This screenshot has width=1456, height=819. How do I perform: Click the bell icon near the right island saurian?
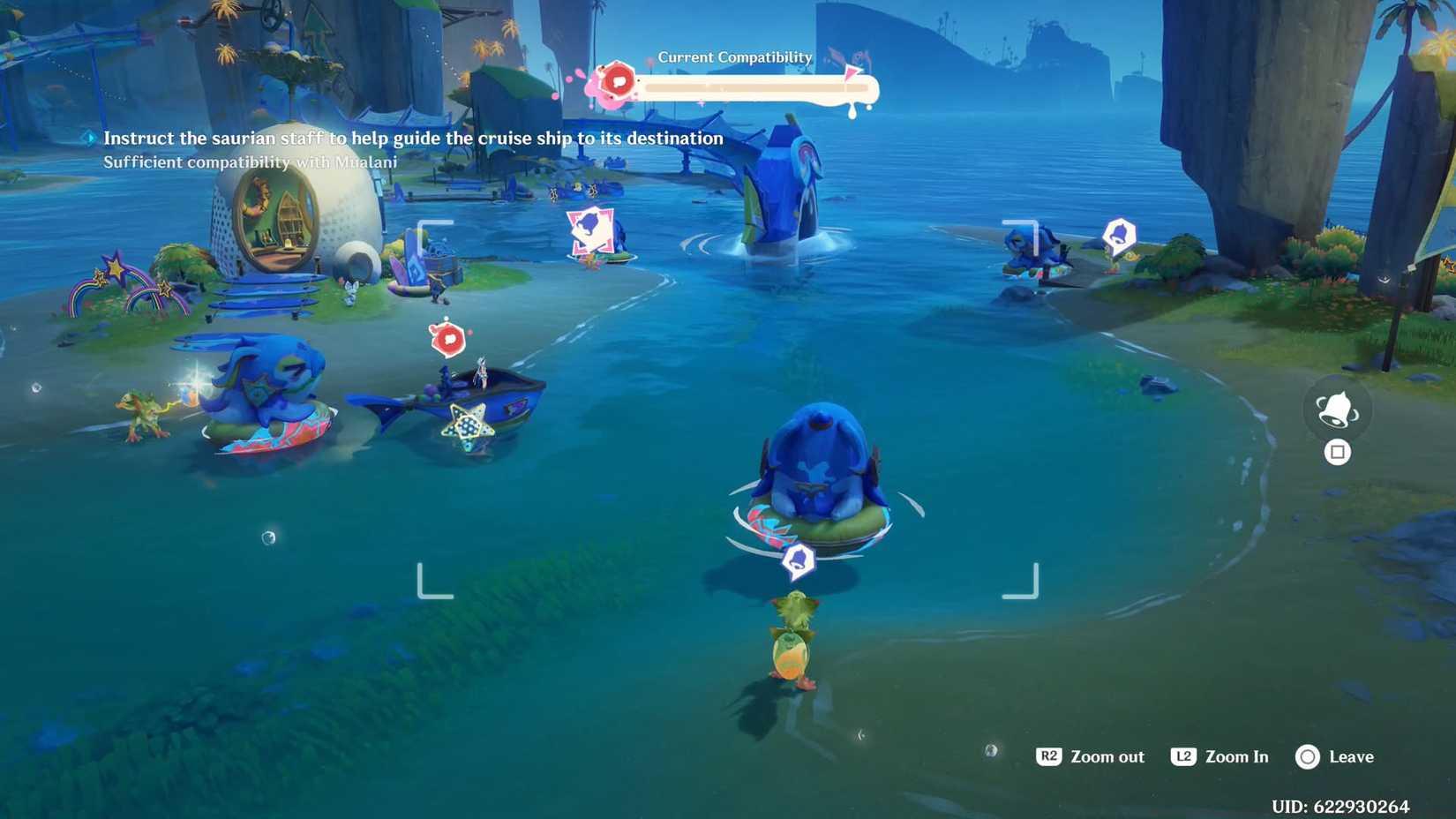(x=1118, y=235)
